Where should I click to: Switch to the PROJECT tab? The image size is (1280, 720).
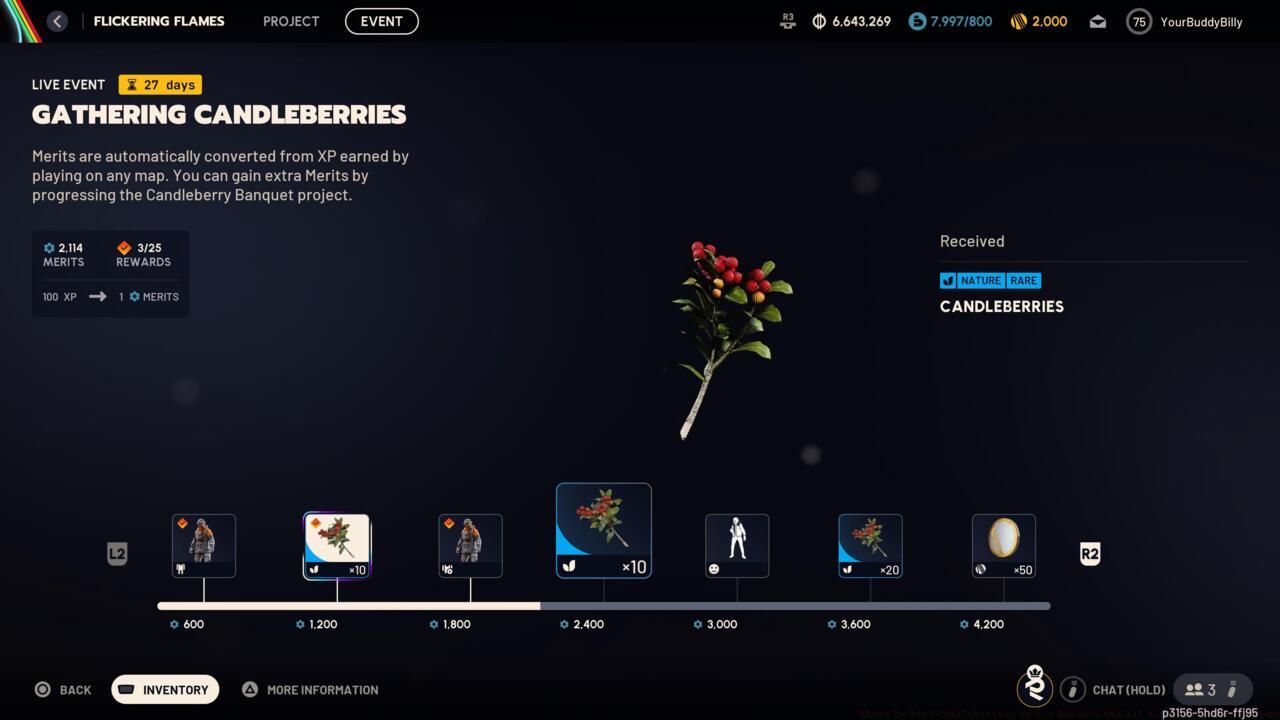click(291, 21)
